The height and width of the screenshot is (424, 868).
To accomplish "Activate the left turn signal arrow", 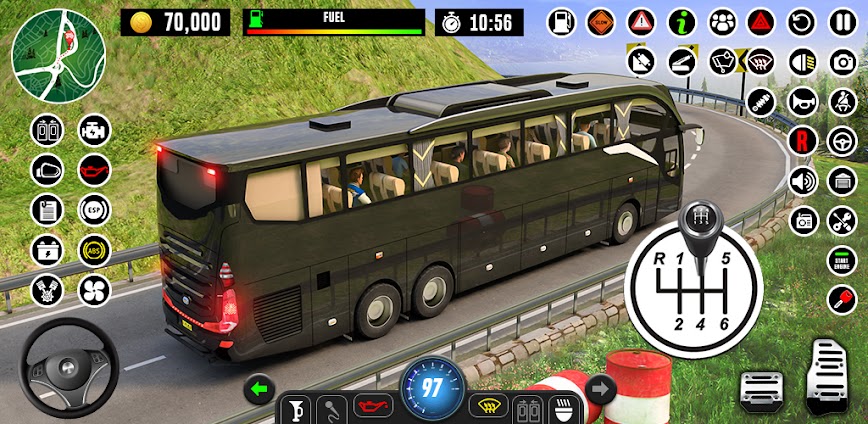I will point(260,388).
